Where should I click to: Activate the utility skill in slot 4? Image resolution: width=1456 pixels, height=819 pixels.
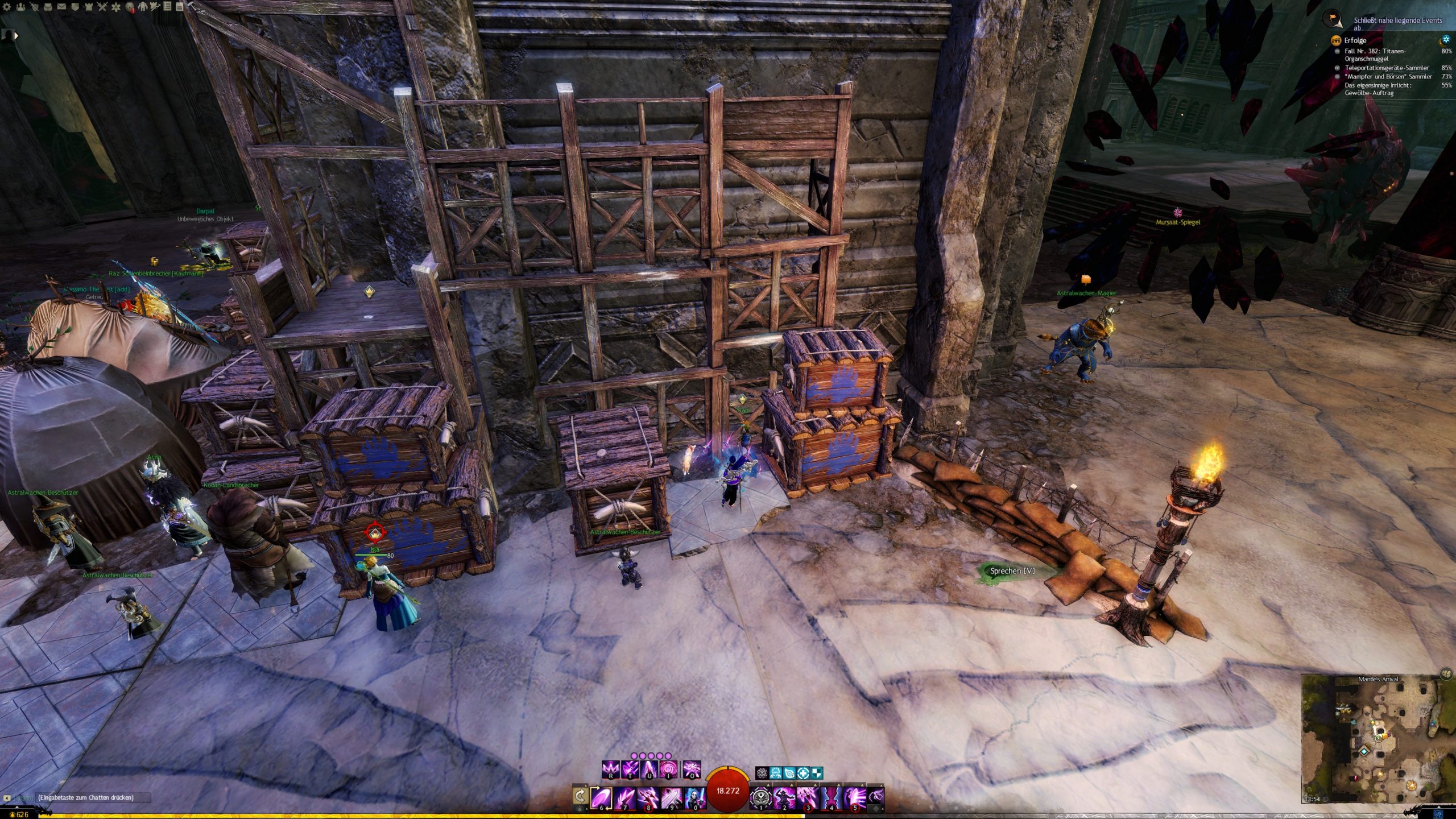(x=830, y=797)
